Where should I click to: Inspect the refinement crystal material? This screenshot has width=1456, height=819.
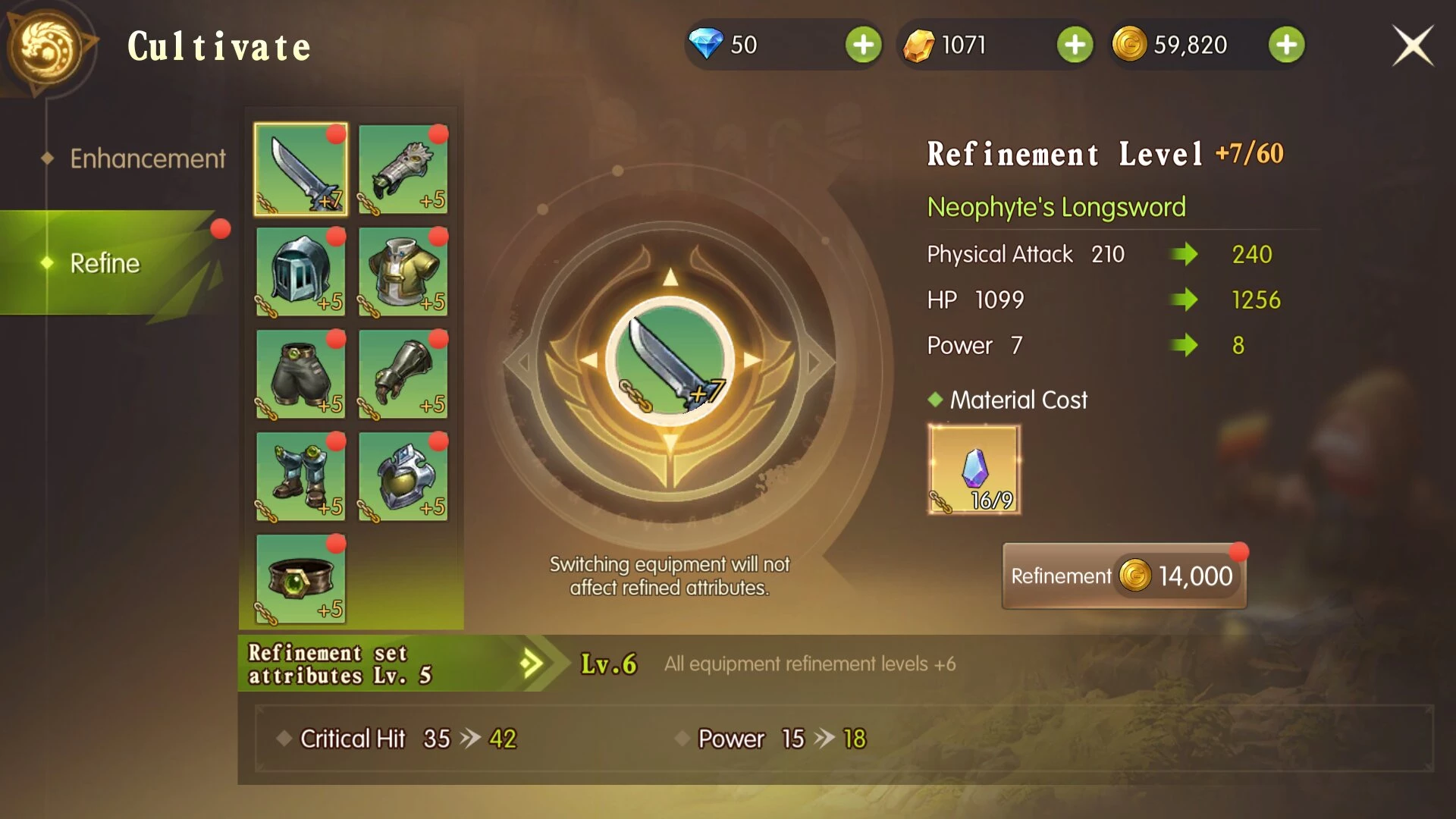[974, 469]
